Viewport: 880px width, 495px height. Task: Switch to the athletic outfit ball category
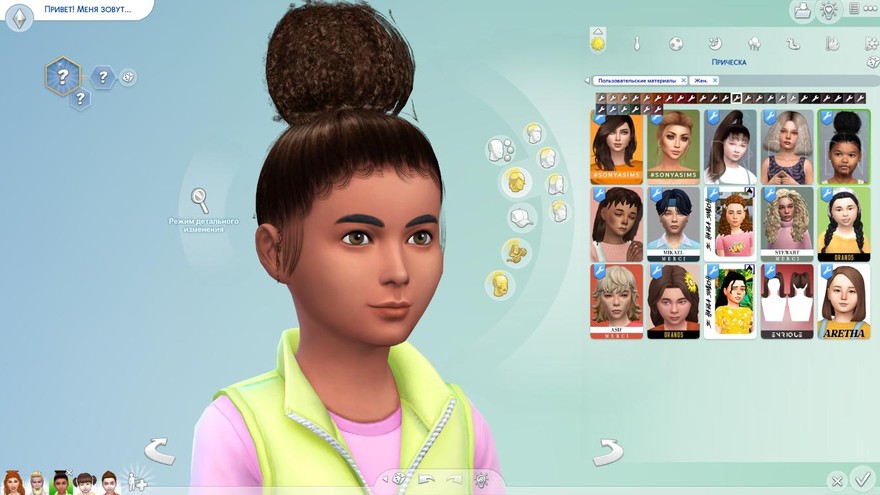pyautogui.click(x=676, y=44)
